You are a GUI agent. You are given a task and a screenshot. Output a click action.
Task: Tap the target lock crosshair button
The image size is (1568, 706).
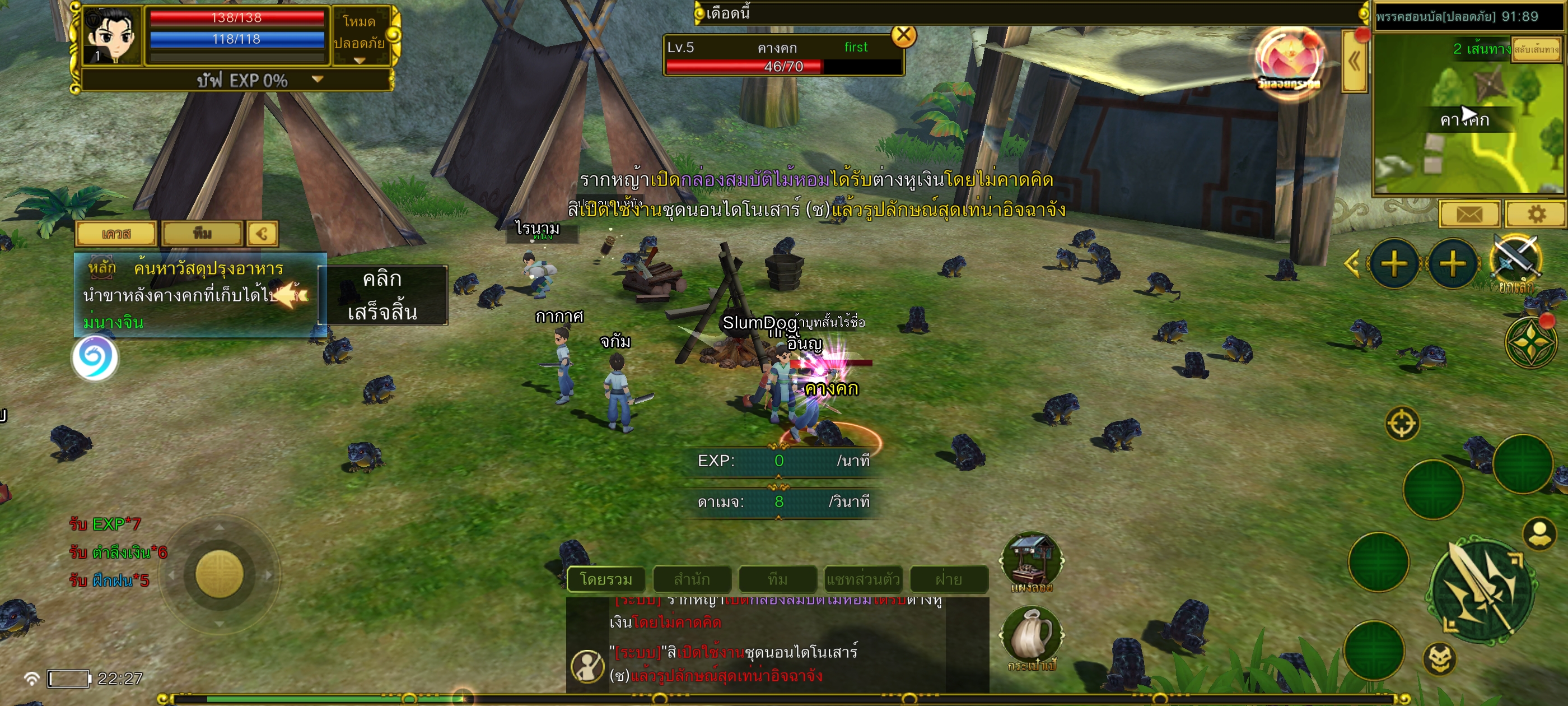coord(1402,422)
